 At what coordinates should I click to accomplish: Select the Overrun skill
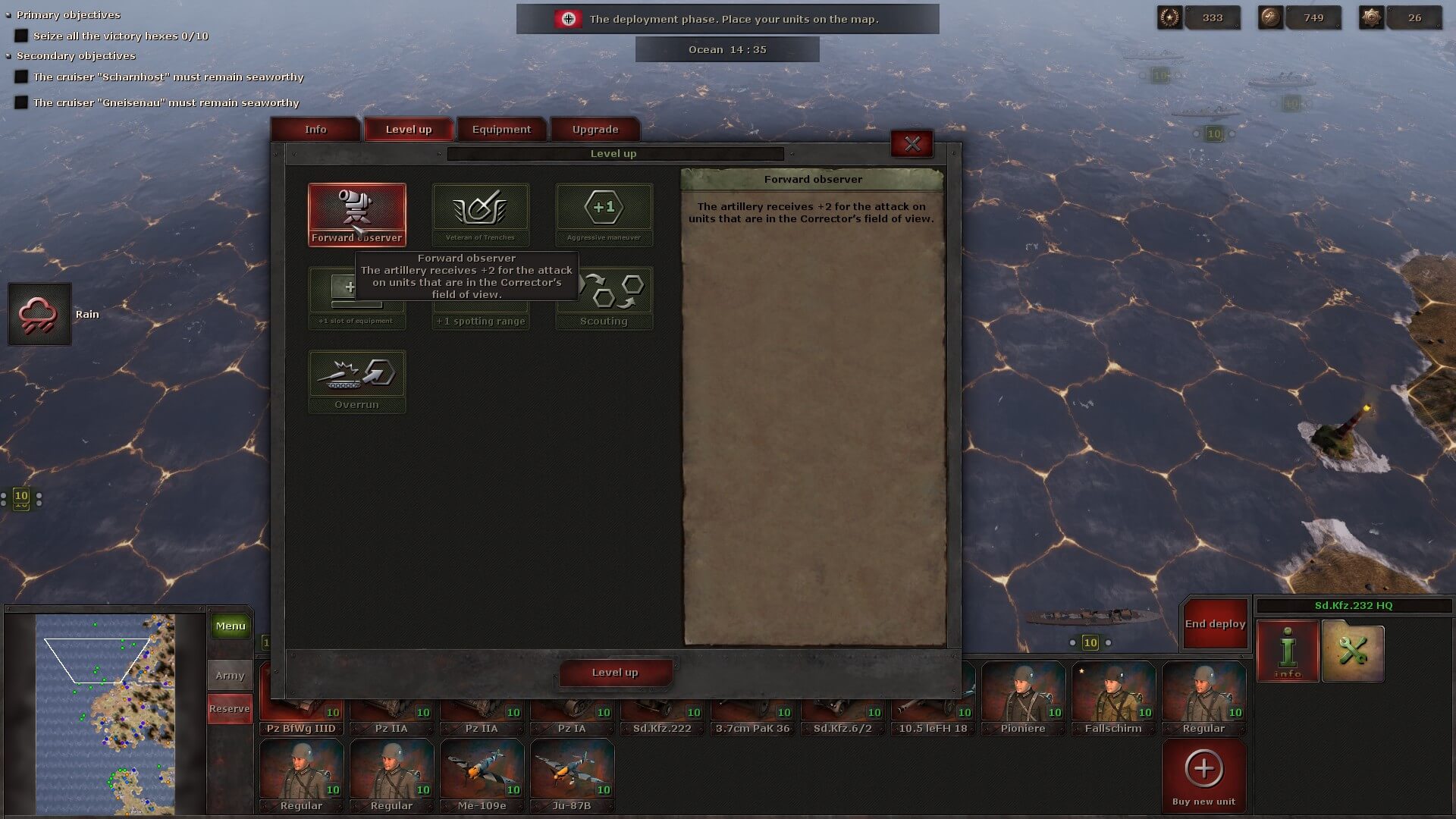point(356,381)
